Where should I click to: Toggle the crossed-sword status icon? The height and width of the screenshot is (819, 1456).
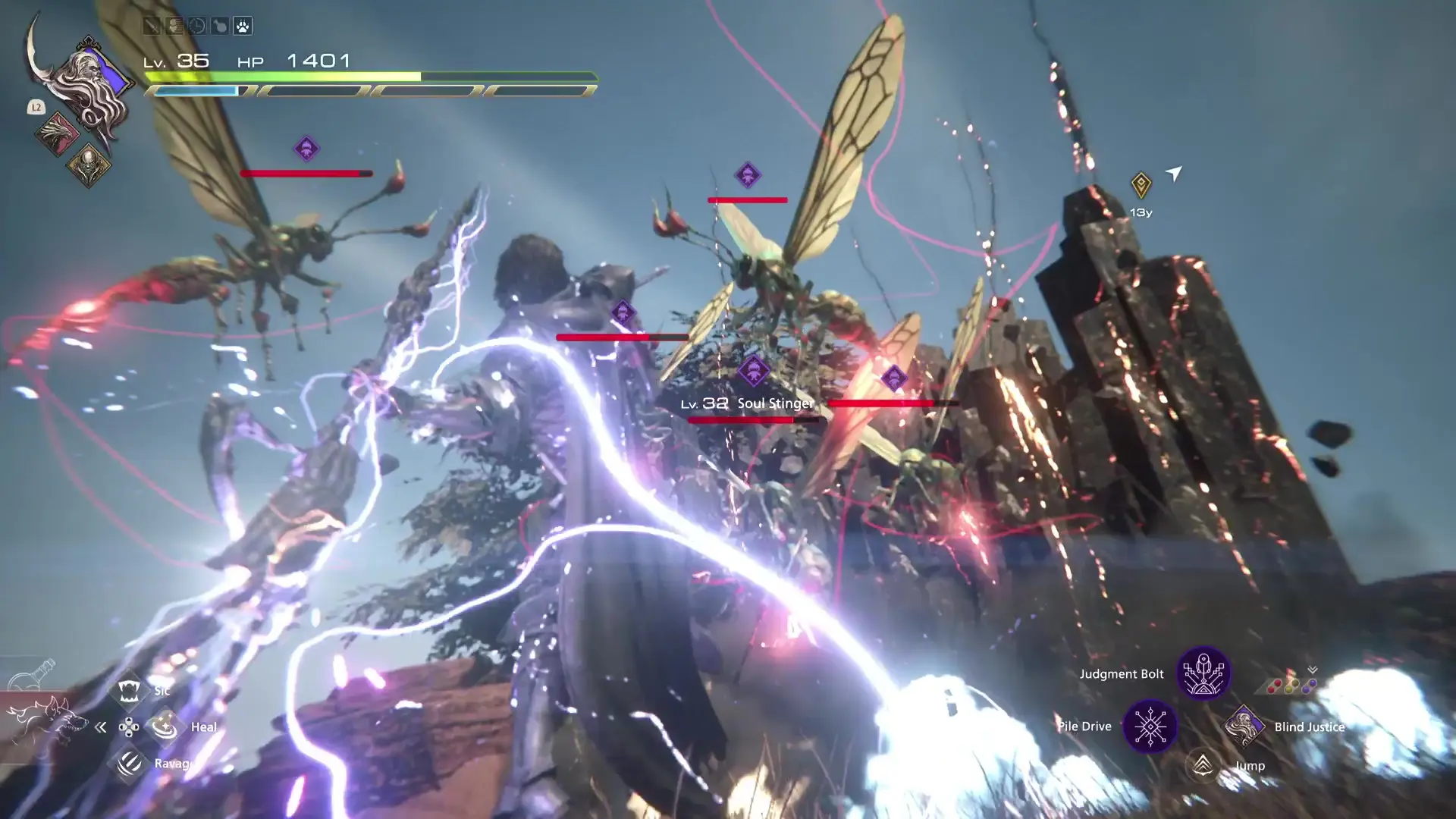150,27
